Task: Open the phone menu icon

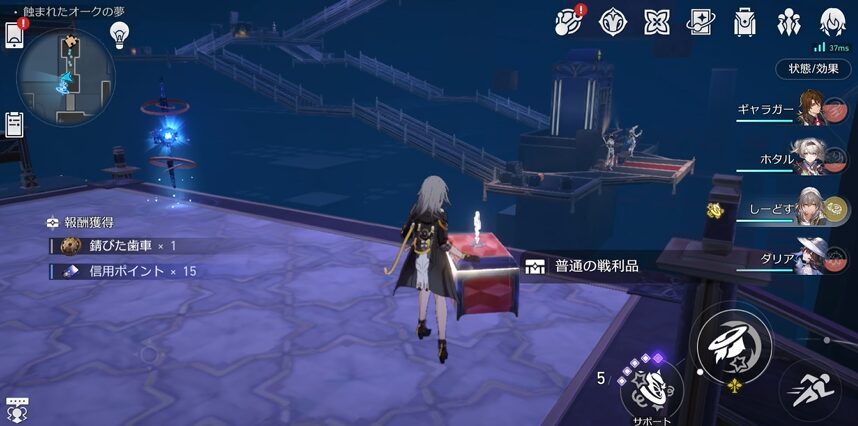Action: (15, 35)
